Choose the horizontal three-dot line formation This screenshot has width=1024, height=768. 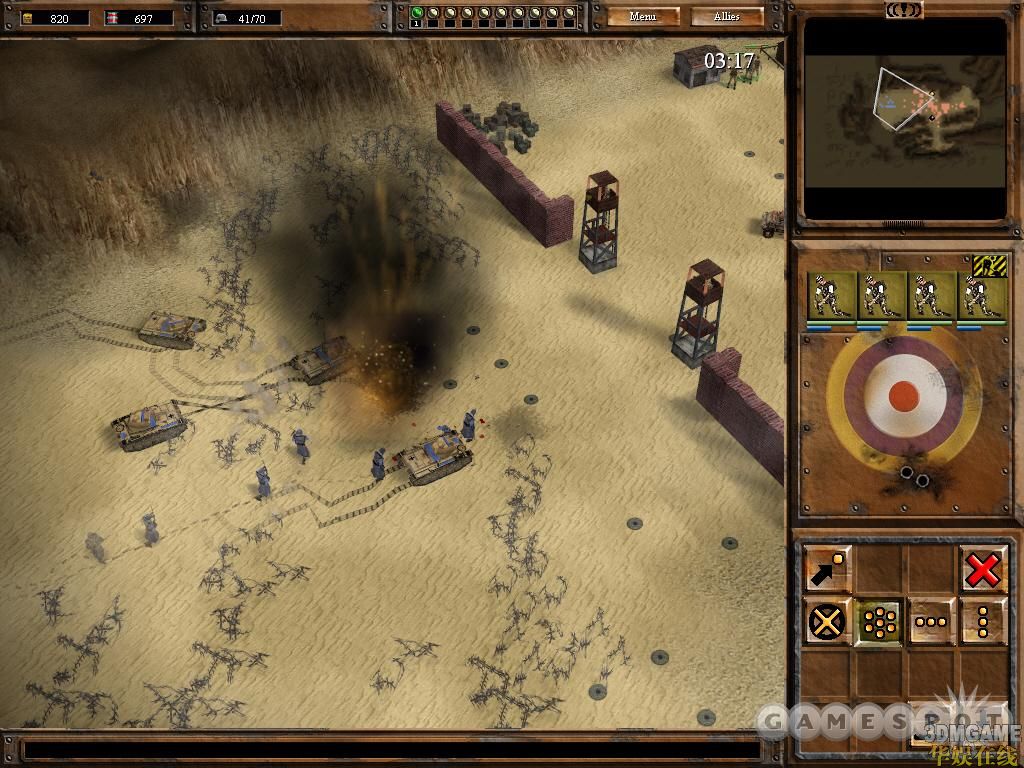pos(931,621)
